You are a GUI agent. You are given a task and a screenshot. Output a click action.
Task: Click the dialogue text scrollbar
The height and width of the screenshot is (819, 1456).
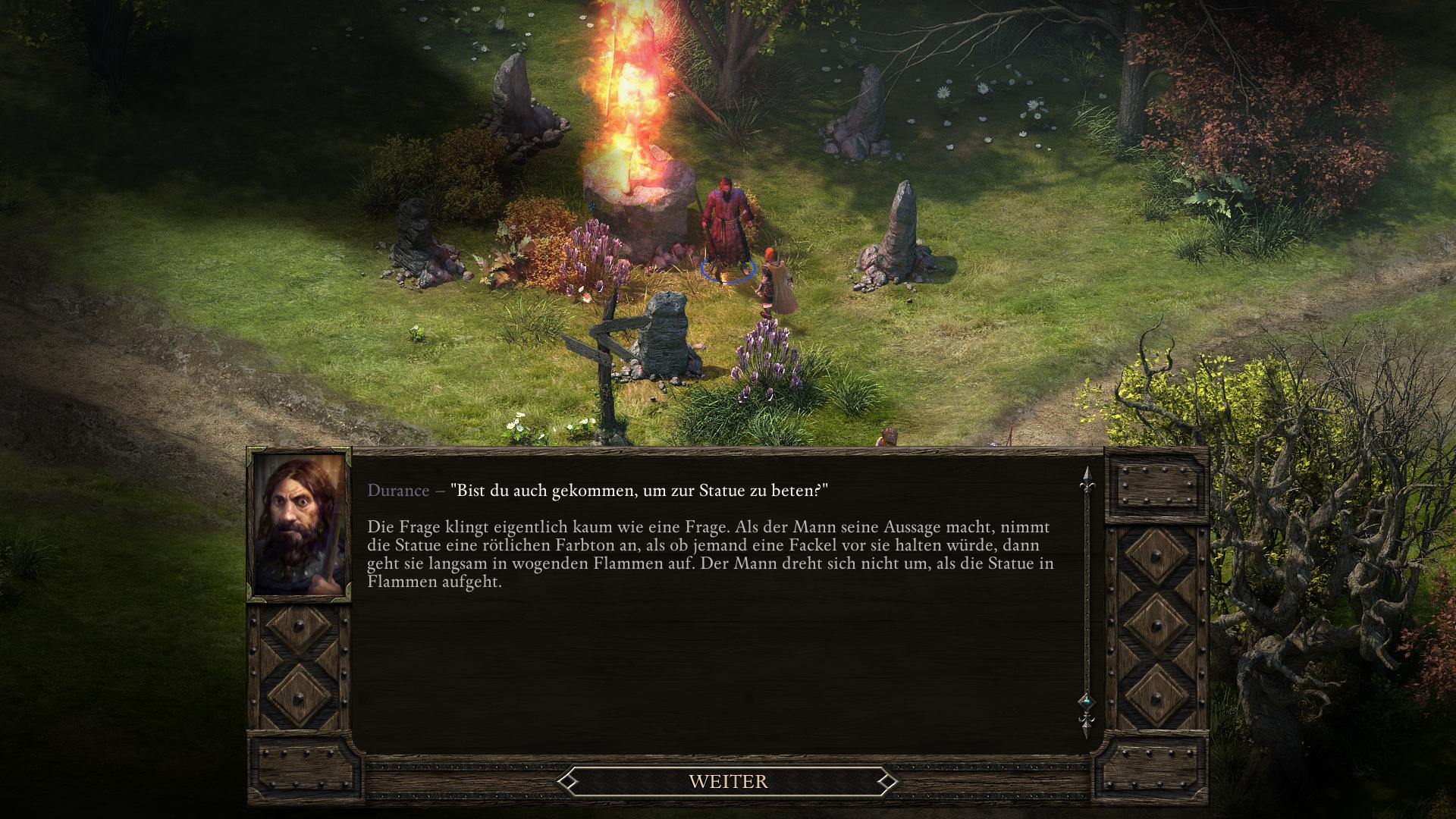coord(1086,599)
